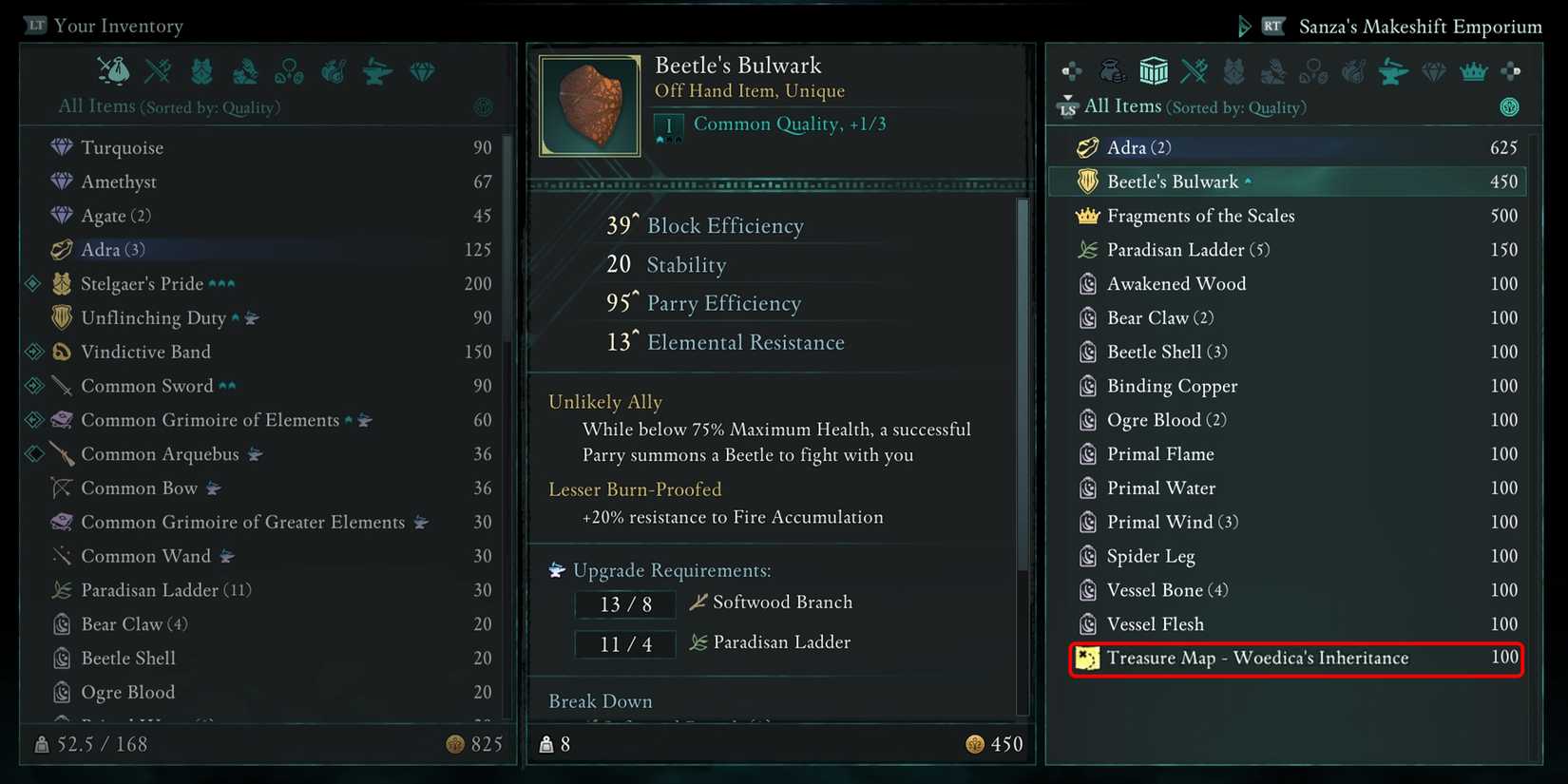Select the boots apparel filter in your inventory
The width and height of the screenshot is (1568, 784).
point(245,70)
